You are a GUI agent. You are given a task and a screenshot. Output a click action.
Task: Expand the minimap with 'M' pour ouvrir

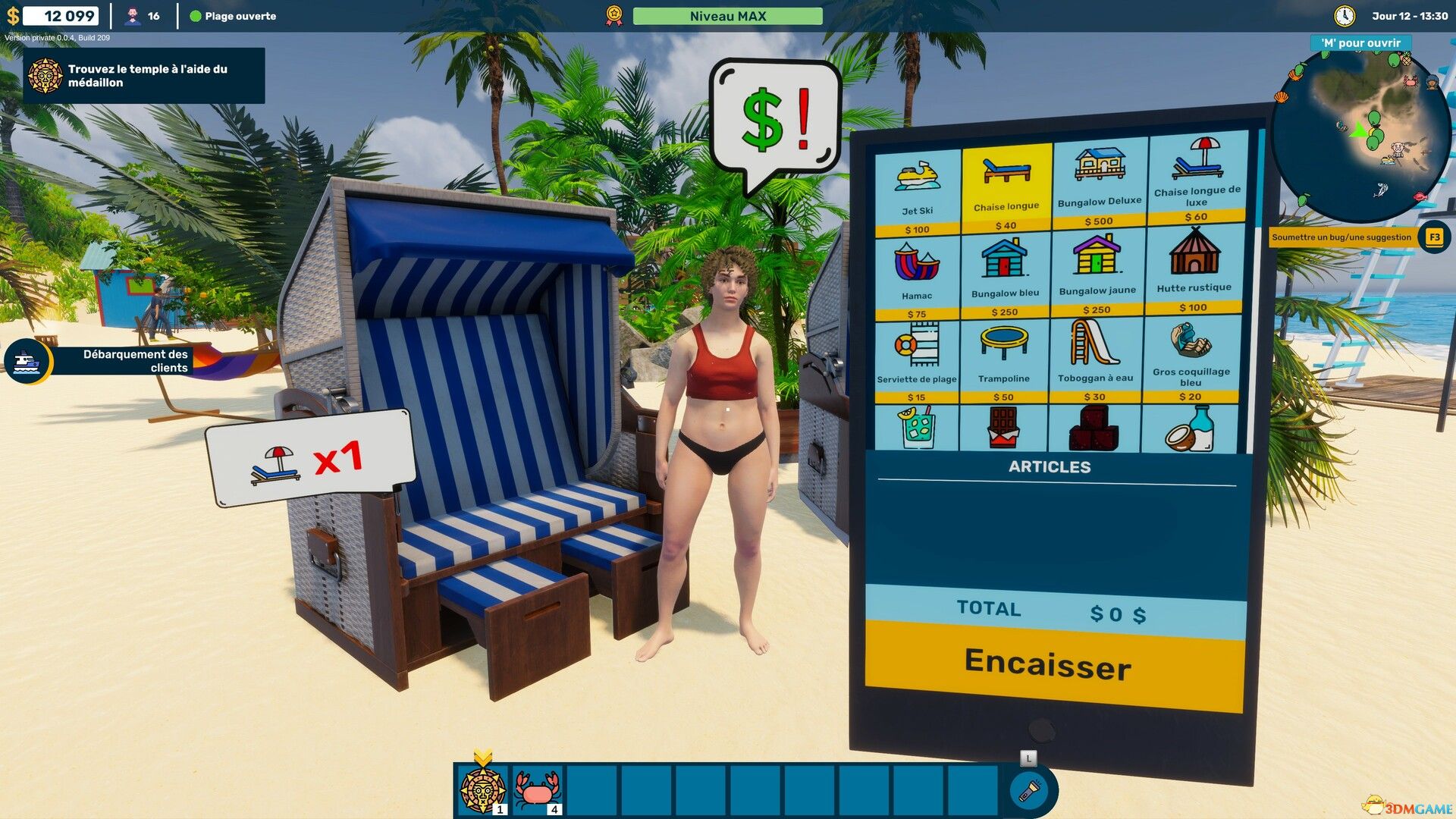1362,43
